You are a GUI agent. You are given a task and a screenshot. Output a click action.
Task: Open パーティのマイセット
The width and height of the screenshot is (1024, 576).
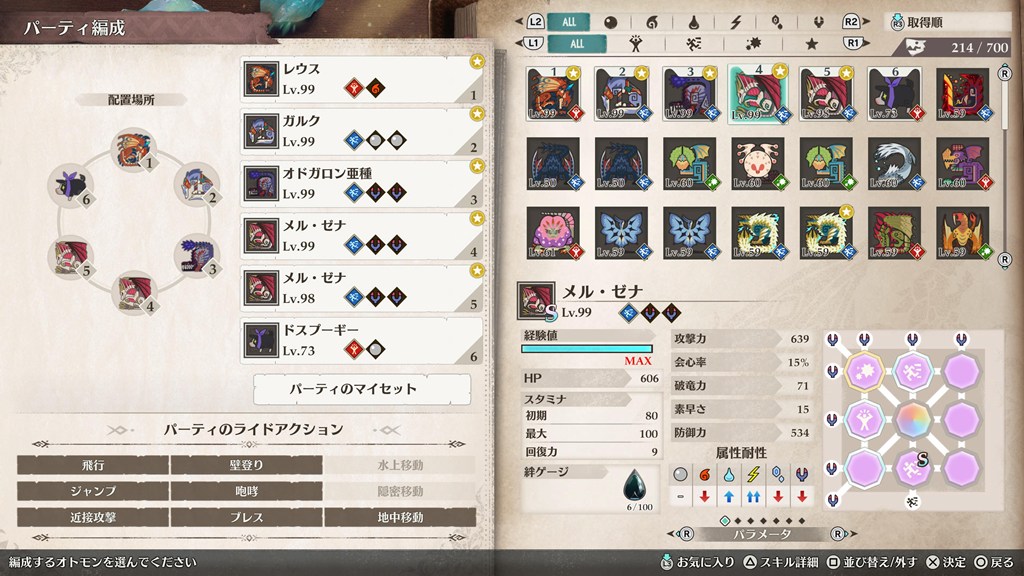click(x=361, y=389)
